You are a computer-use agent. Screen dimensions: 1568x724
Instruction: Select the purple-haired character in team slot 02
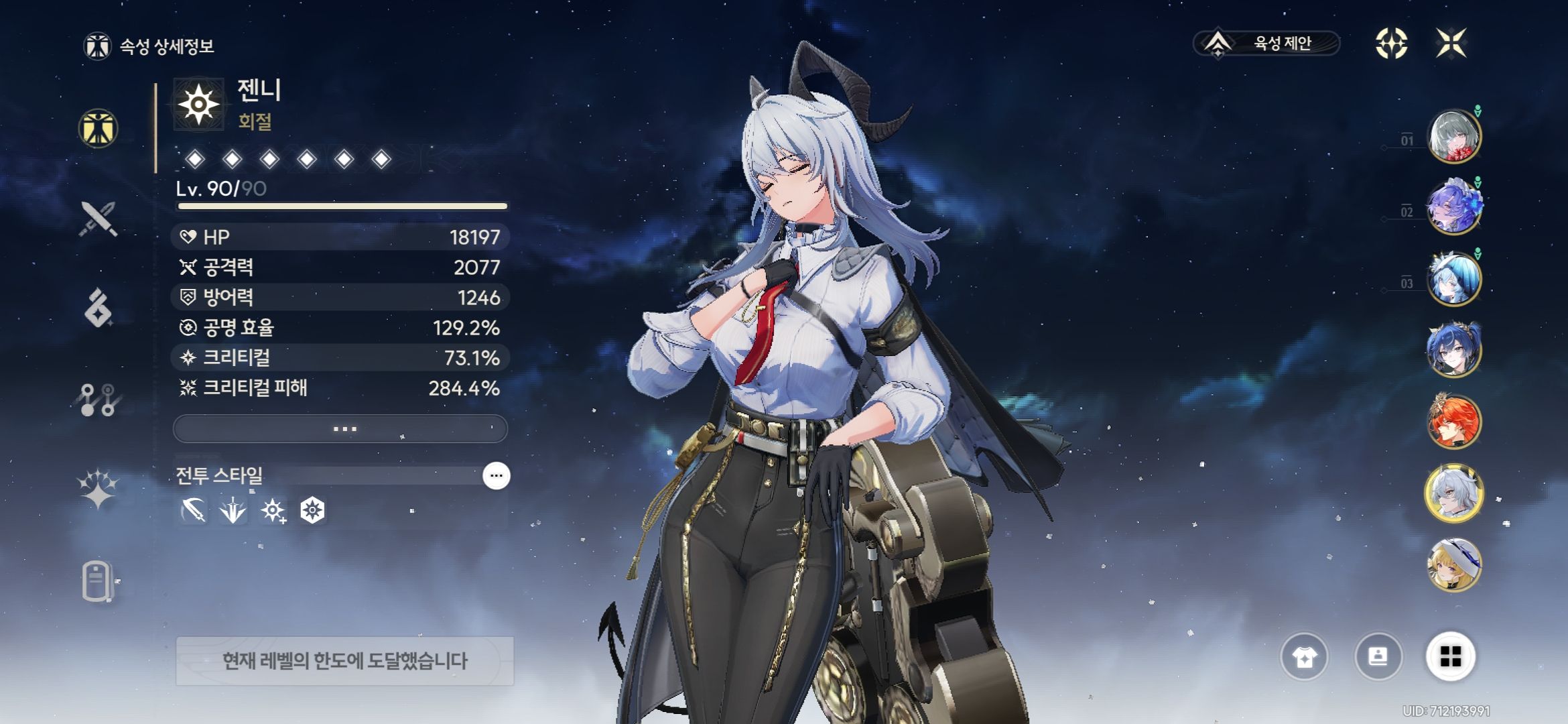click(1453, 208)
